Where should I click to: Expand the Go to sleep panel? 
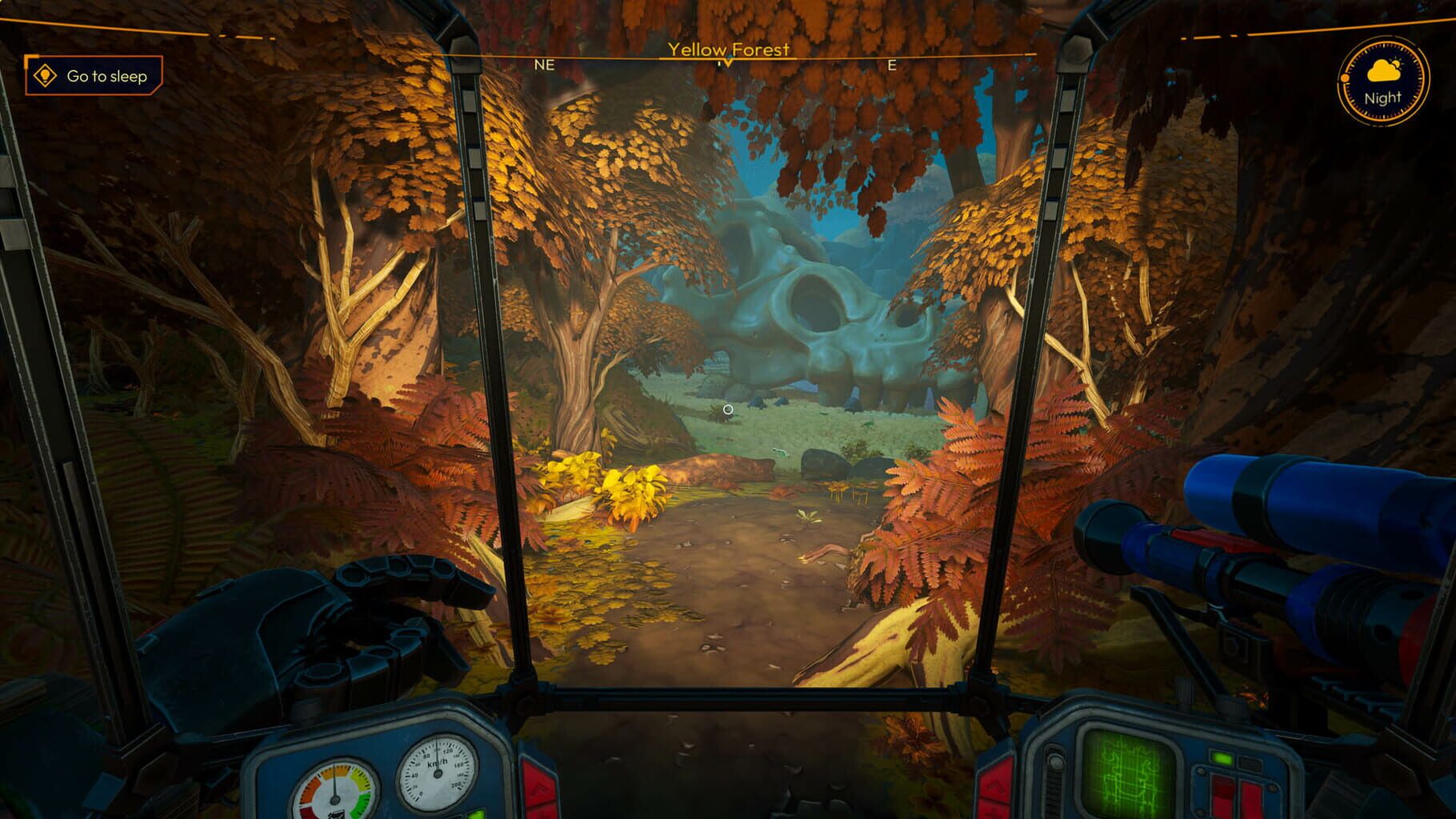94,77
